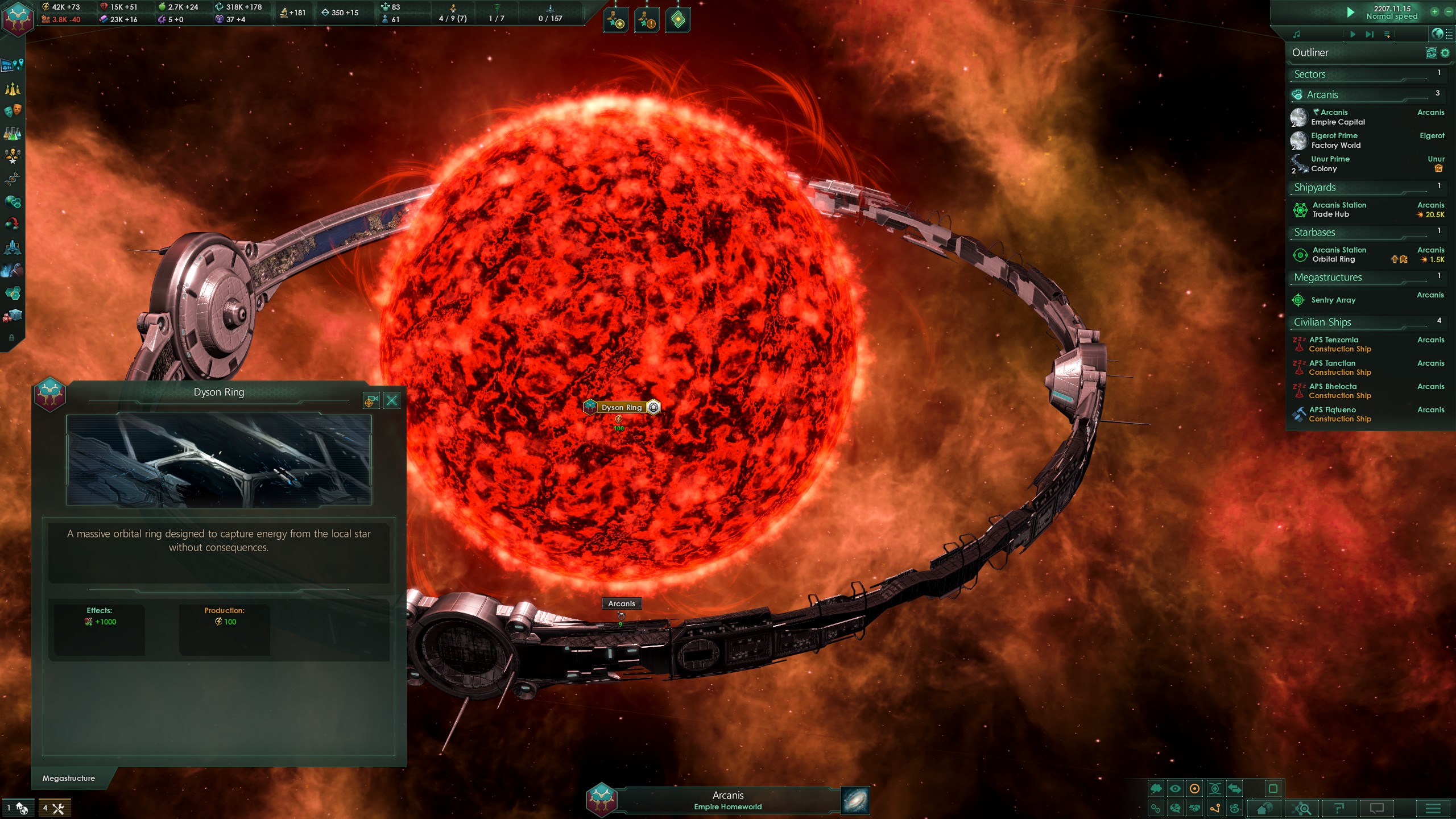Viewport: 1456px width, 819px height.
Task: Go to Dyson Ring with camera button
Action: coord(371,401)
